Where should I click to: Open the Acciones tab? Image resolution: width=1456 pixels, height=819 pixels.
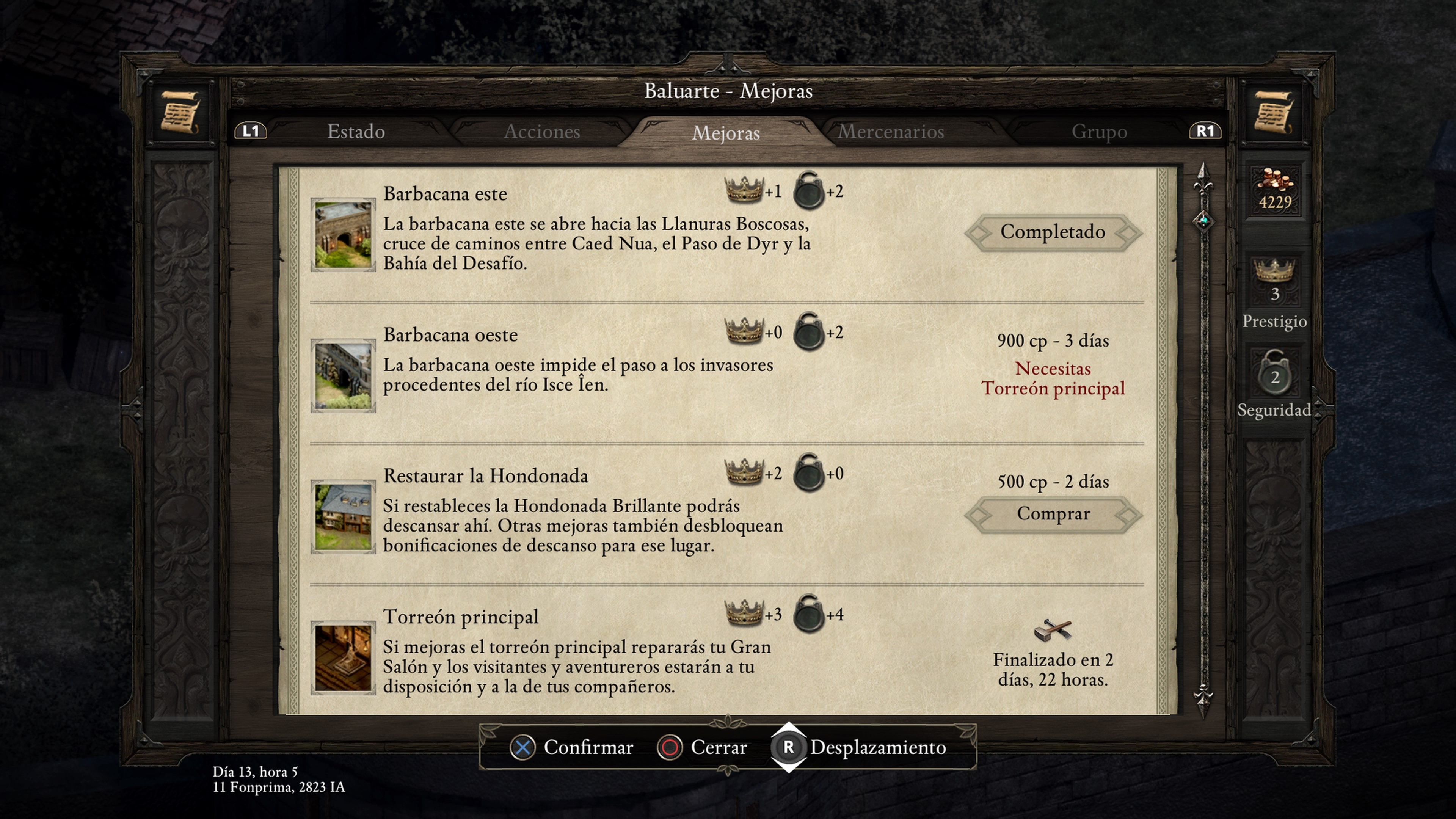[x=541, y=132]
